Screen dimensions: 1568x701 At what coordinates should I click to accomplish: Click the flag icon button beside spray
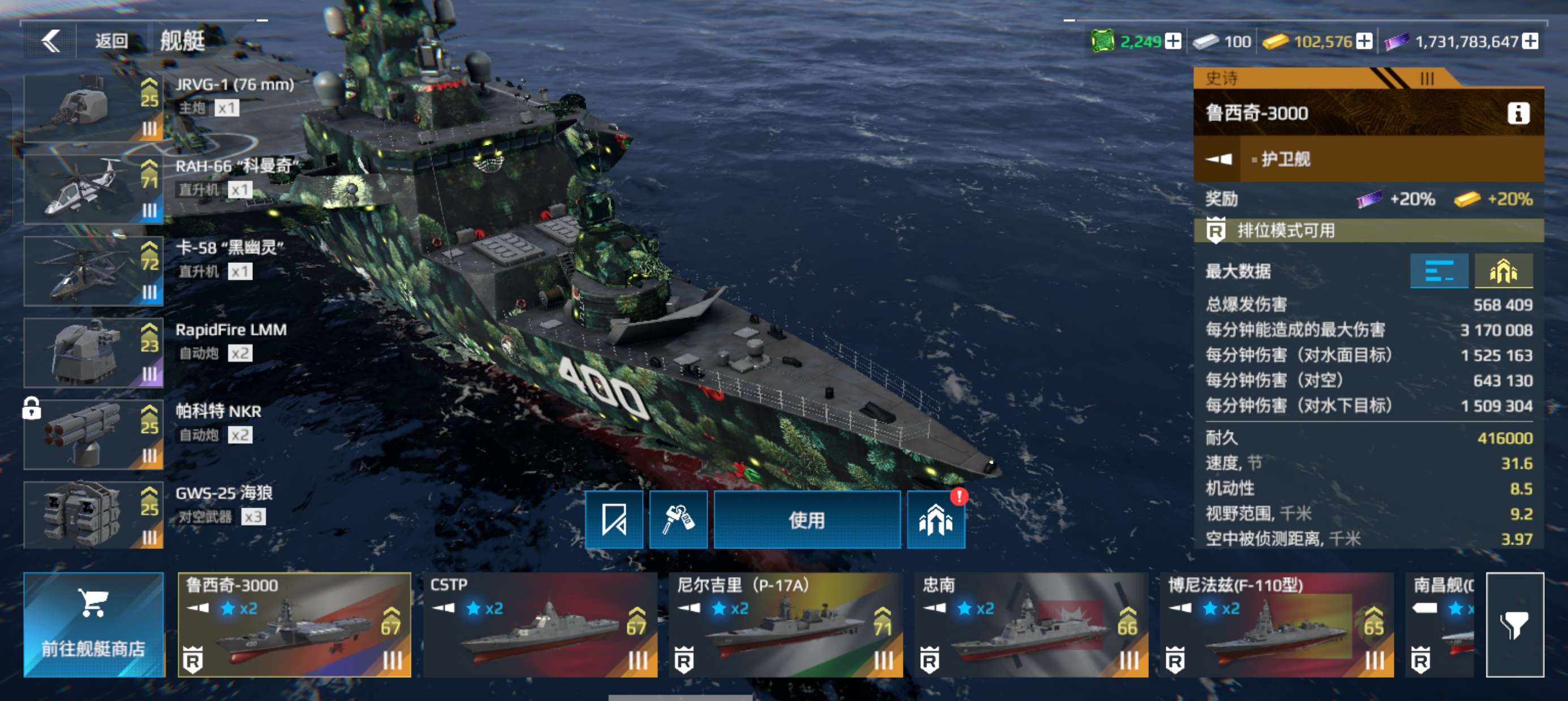point(614,520)
